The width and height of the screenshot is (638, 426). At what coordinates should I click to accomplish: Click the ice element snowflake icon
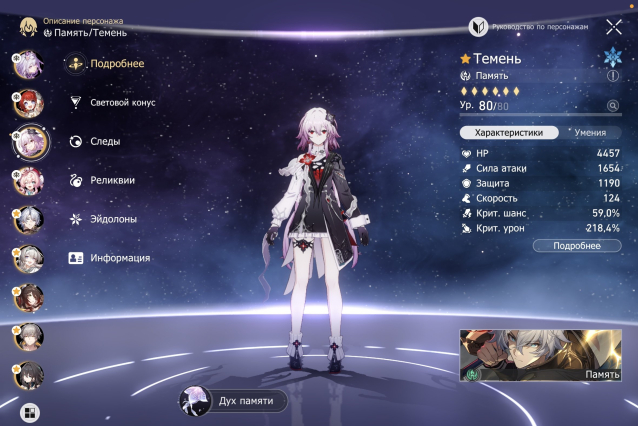coord(612,56)
